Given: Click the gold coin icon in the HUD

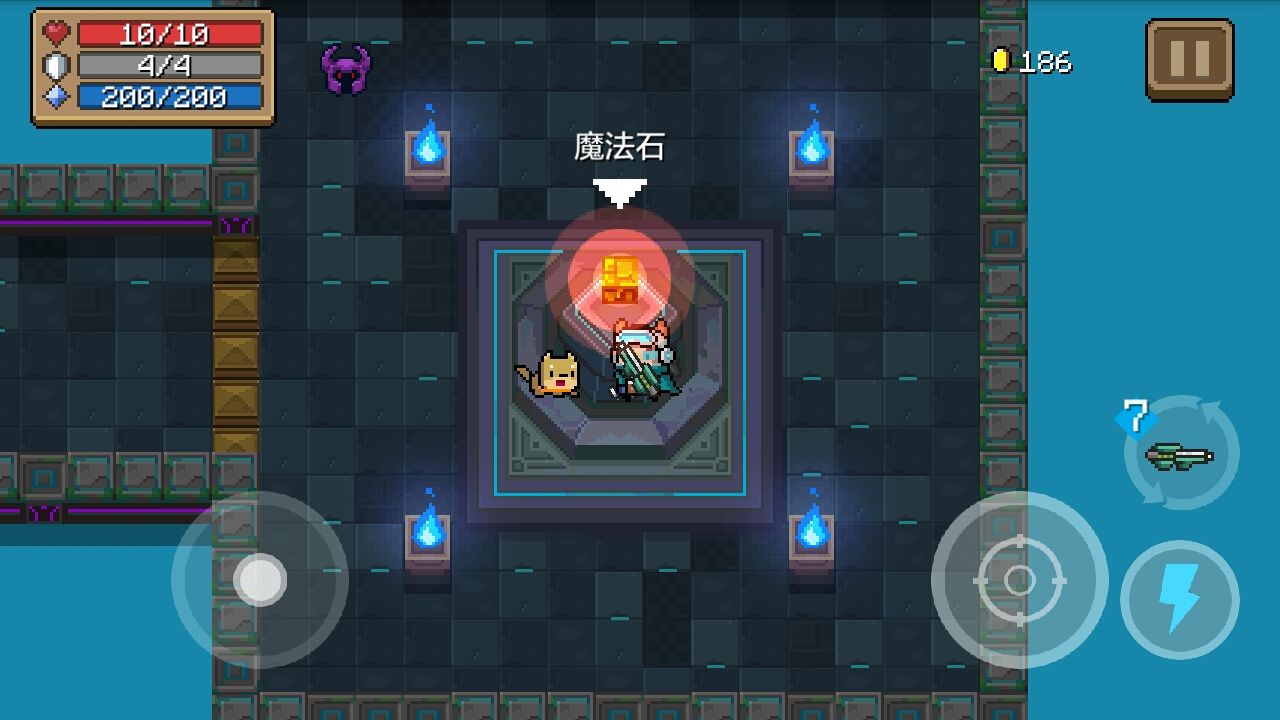Looking at the screenshot, I should [1000, 58].
